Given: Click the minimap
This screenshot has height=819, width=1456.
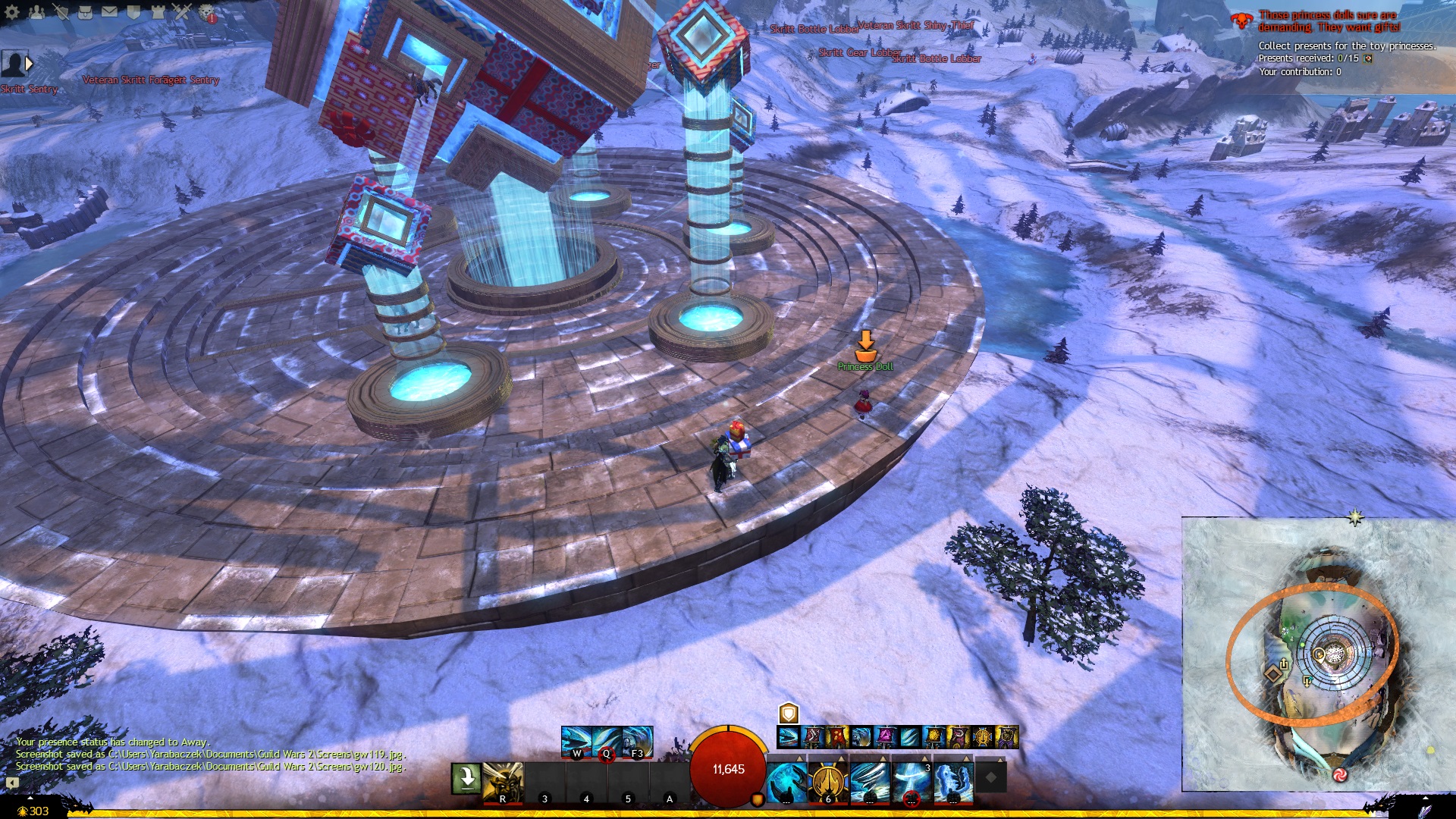Looking at the screenshot, I should (1318, 654).
